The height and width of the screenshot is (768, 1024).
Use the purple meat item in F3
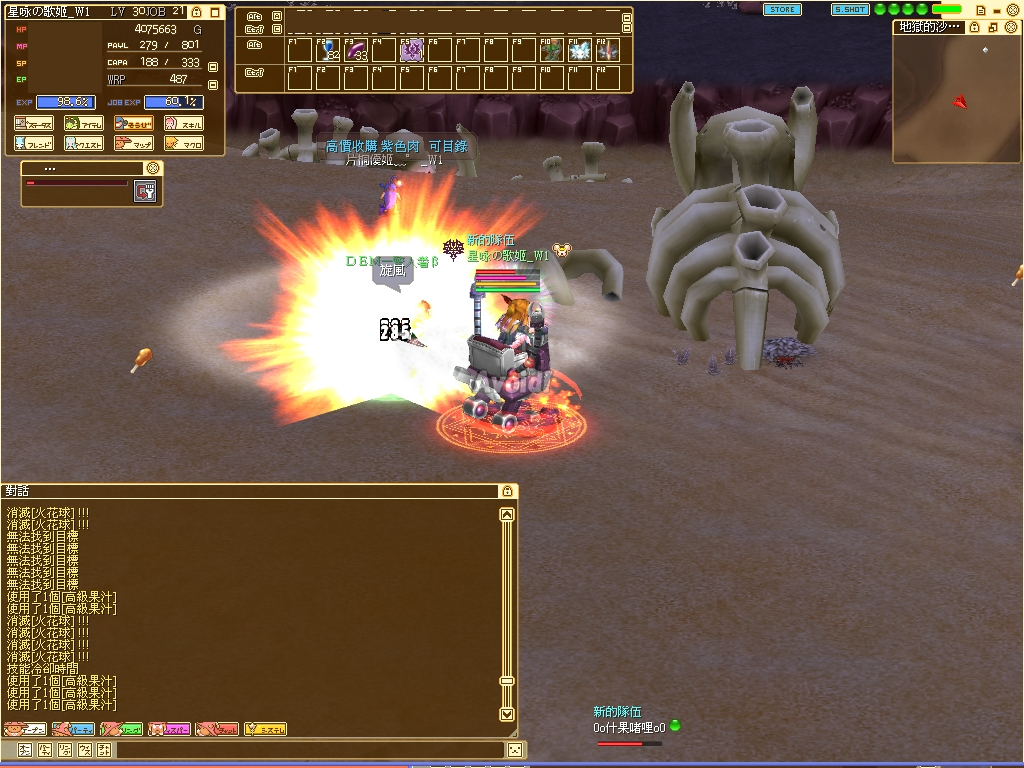tap(356, 51)
